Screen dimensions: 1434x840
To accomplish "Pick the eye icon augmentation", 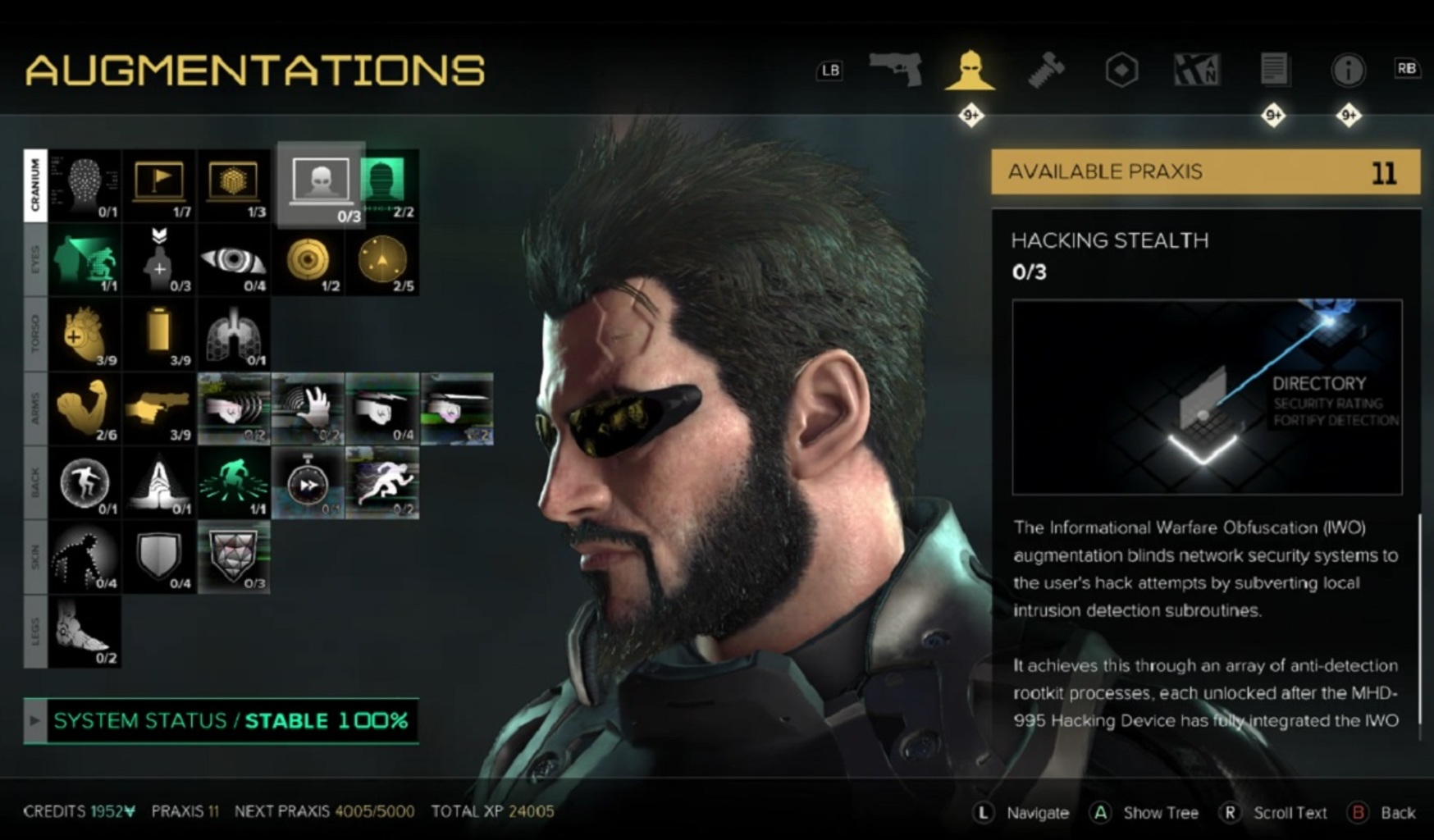I will (x=234, y=260).
